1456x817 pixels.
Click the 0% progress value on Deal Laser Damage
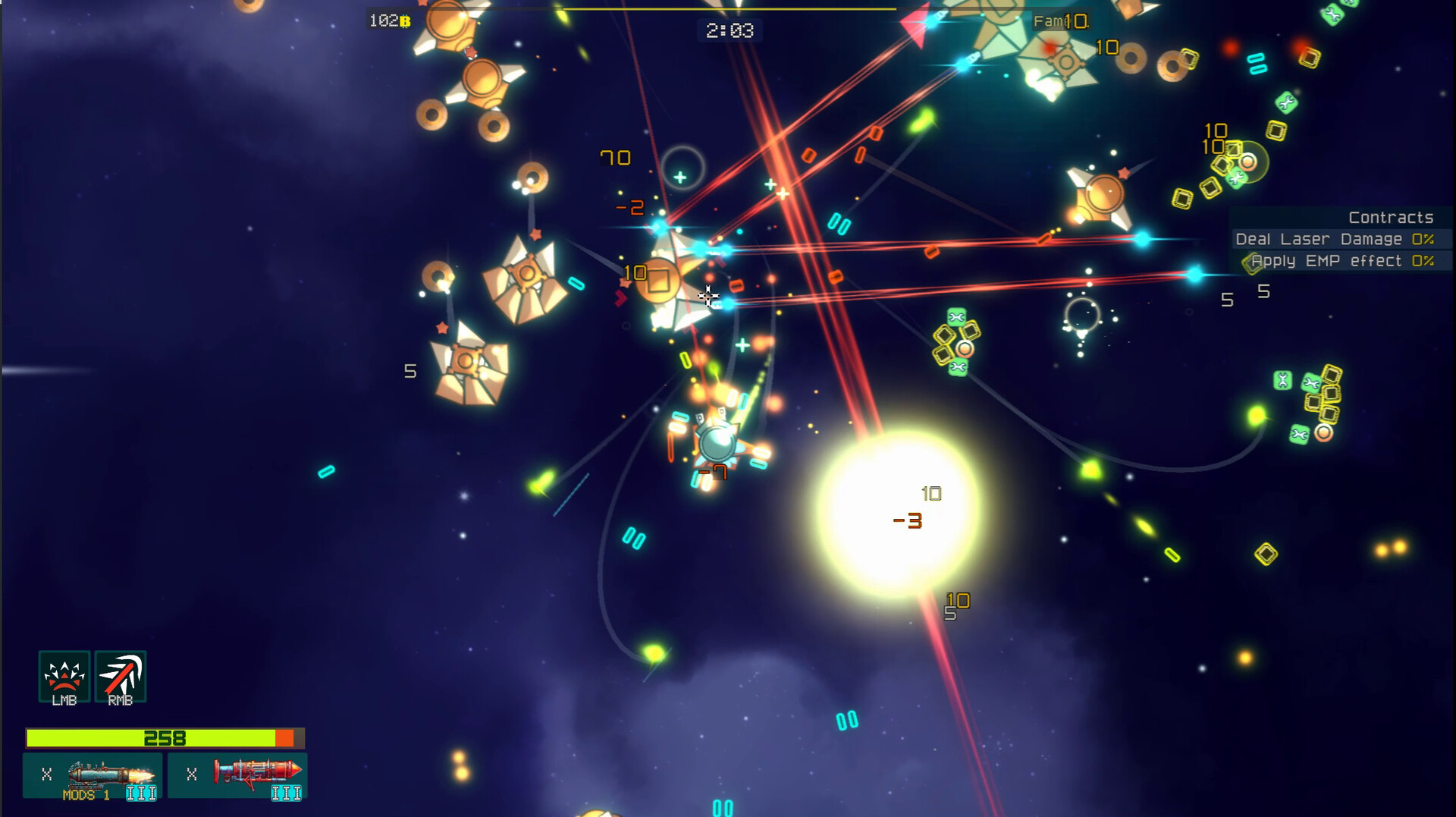pos(1423,238)
